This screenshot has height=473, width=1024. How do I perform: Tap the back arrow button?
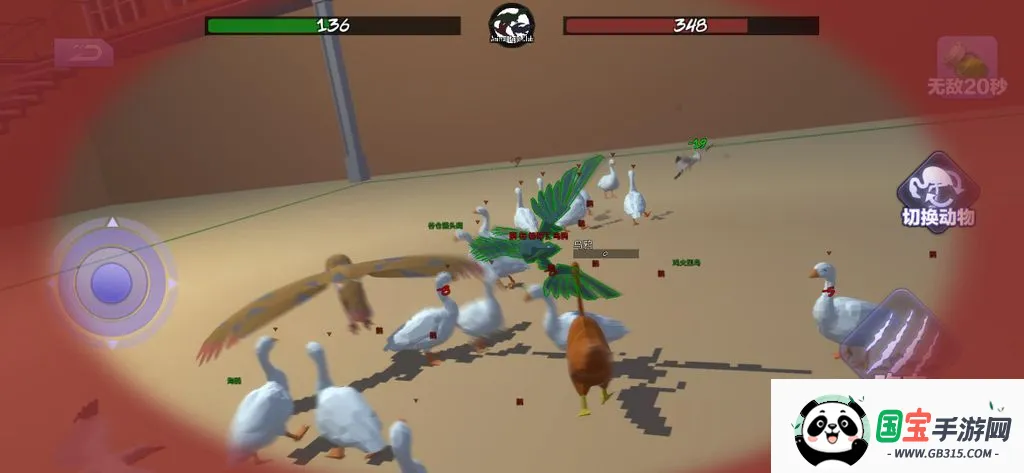point(83,53)
